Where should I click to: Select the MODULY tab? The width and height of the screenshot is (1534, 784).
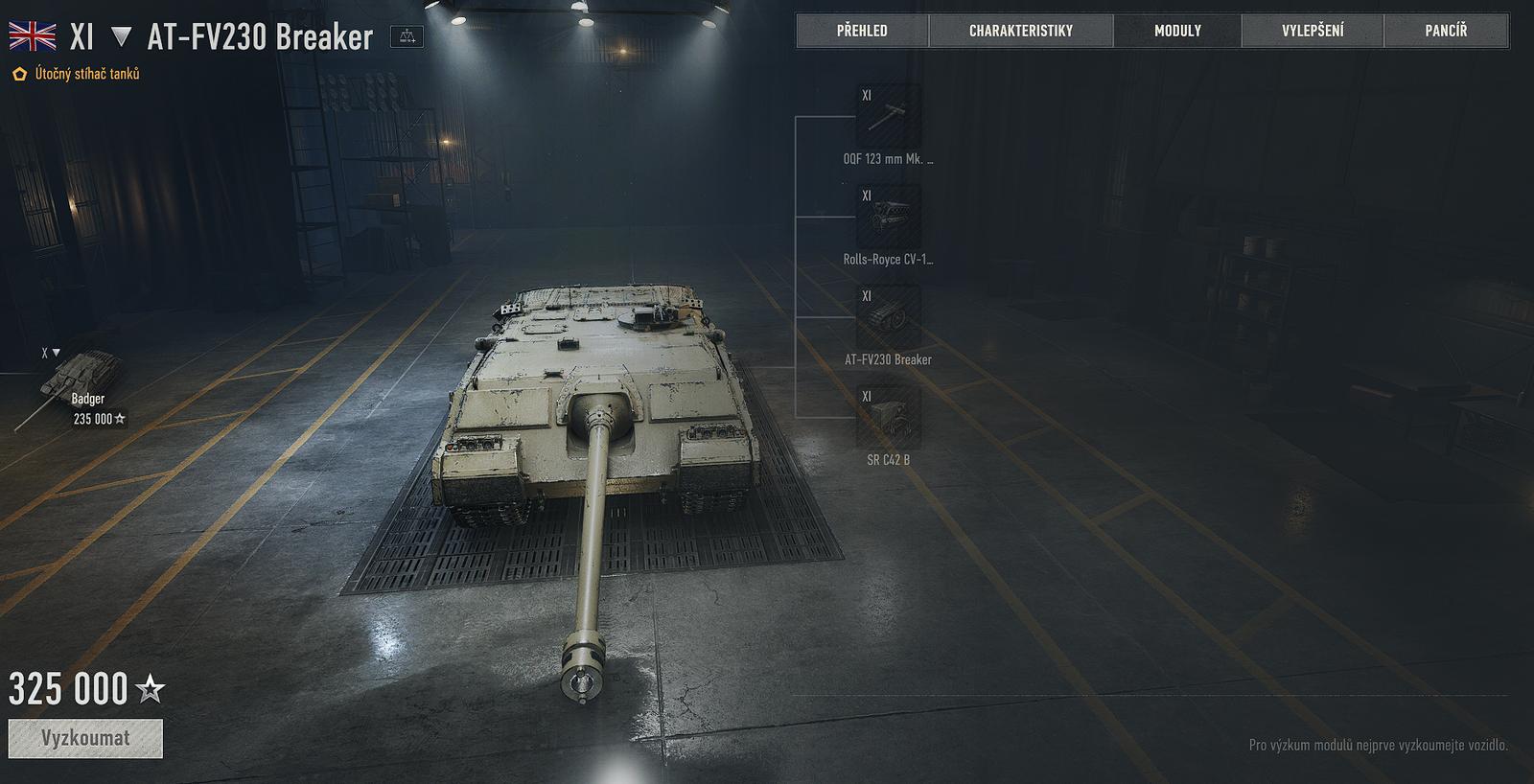(x=1177, y=30)
